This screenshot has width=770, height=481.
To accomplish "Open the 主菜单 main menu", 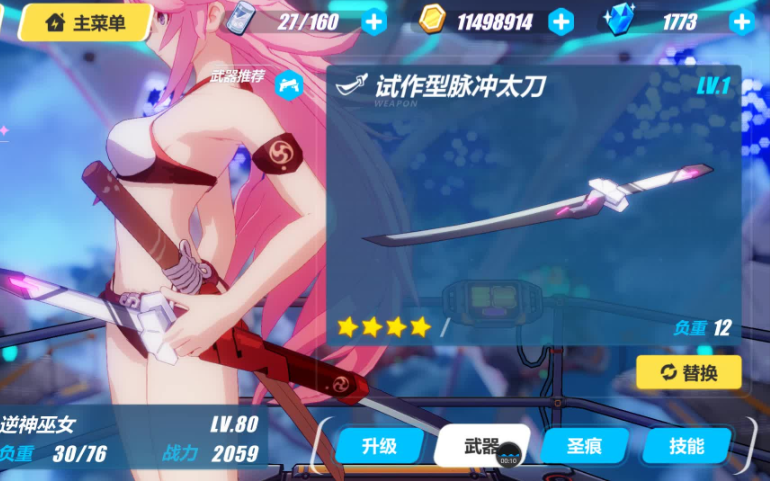I will pyautogui.click(x=86, y=22).
